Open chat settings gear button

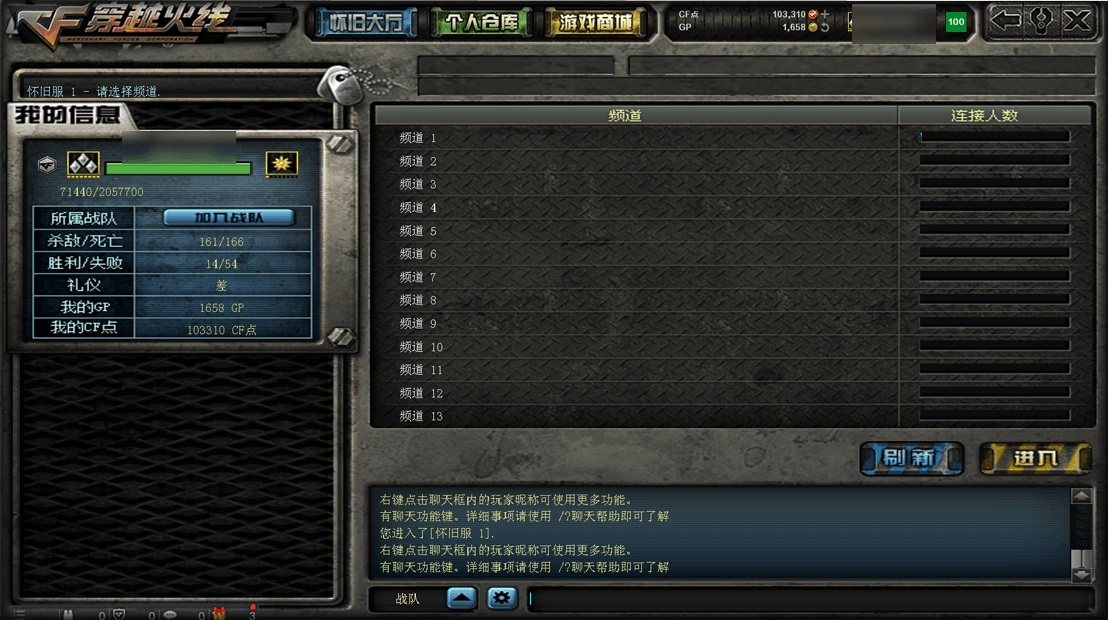502,598
